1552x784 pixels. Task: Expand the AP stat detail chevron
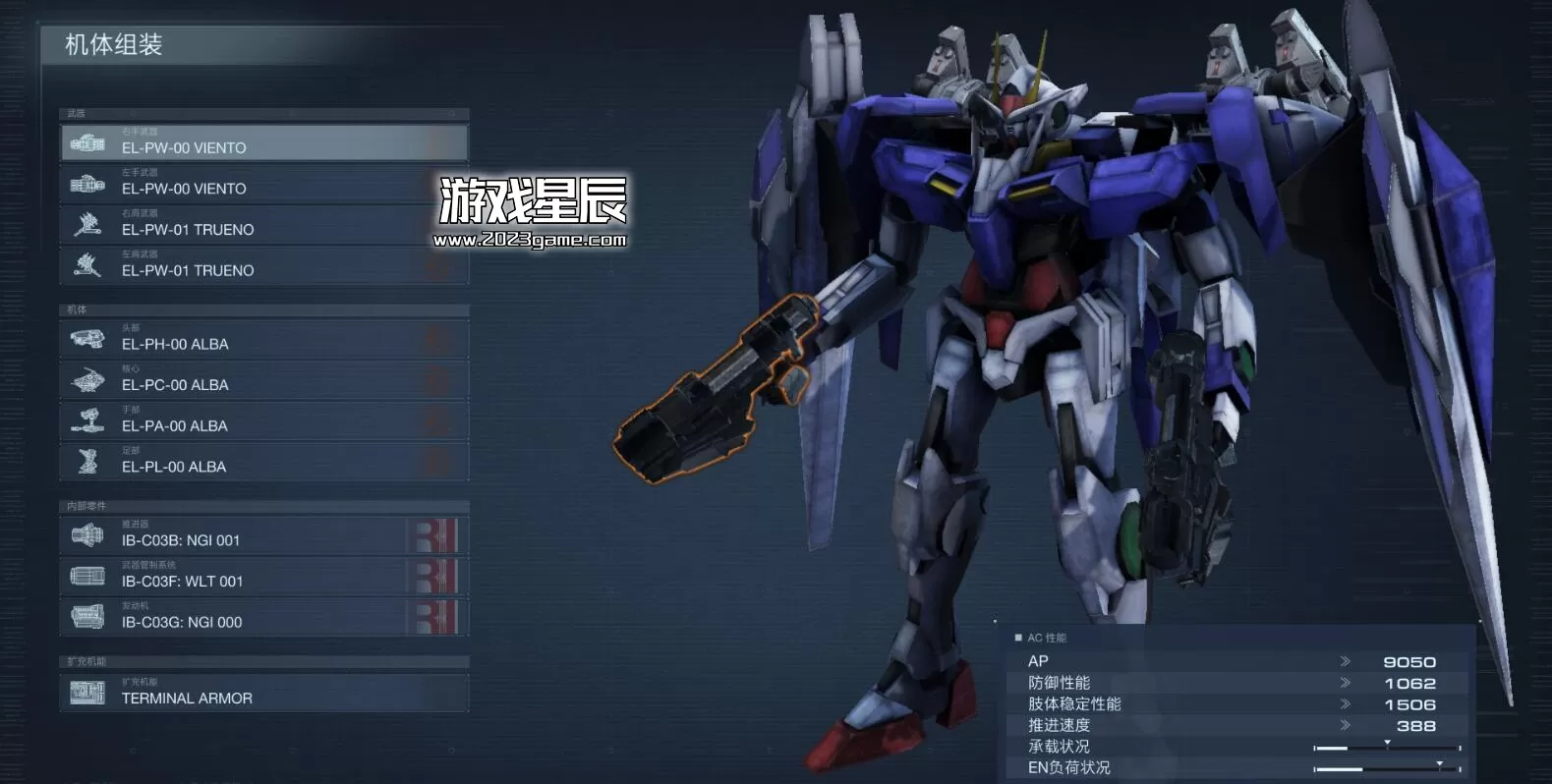[x=1346, y=661]
